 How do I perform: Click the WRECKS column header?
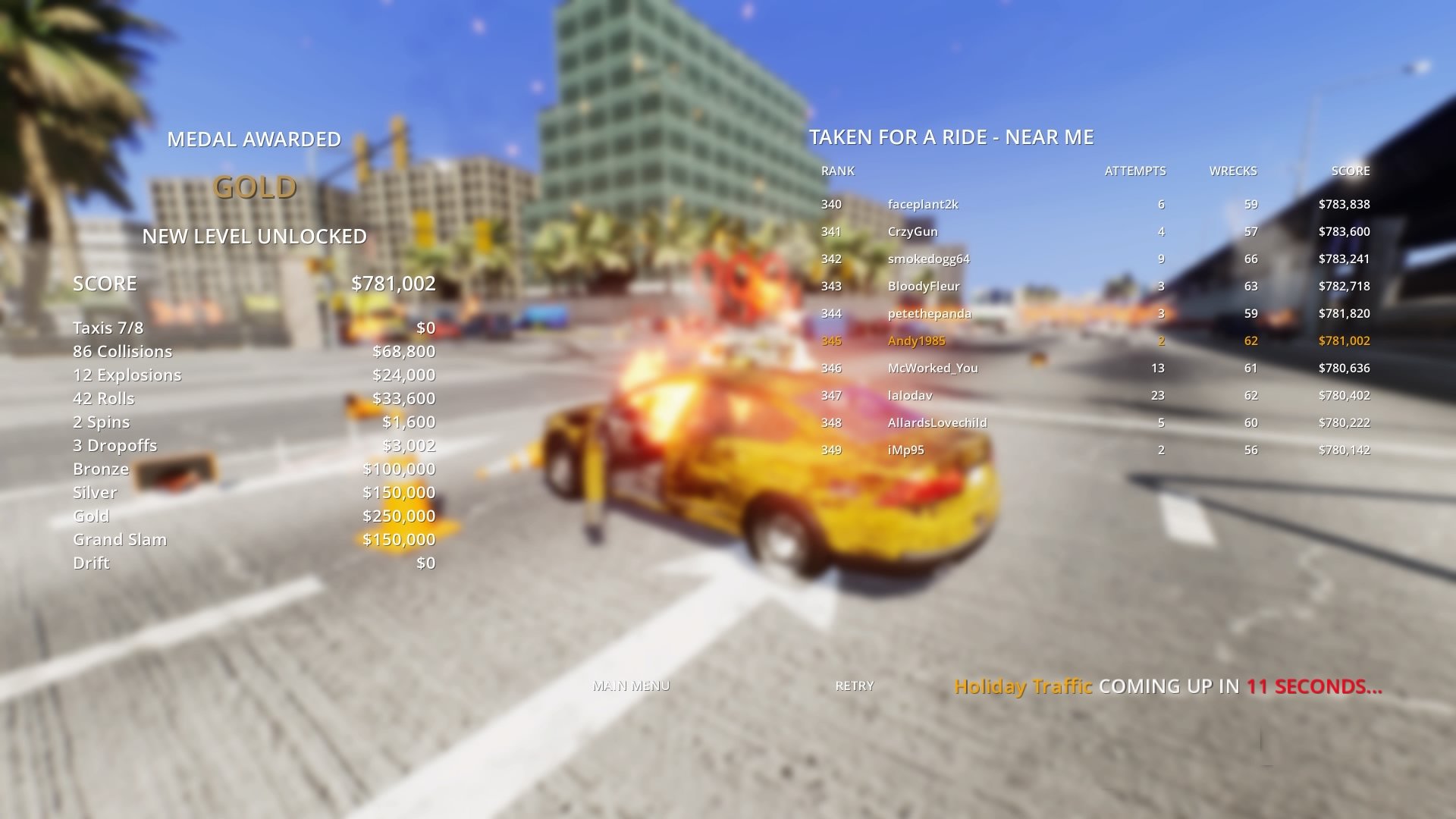(x=1233, y=171)
